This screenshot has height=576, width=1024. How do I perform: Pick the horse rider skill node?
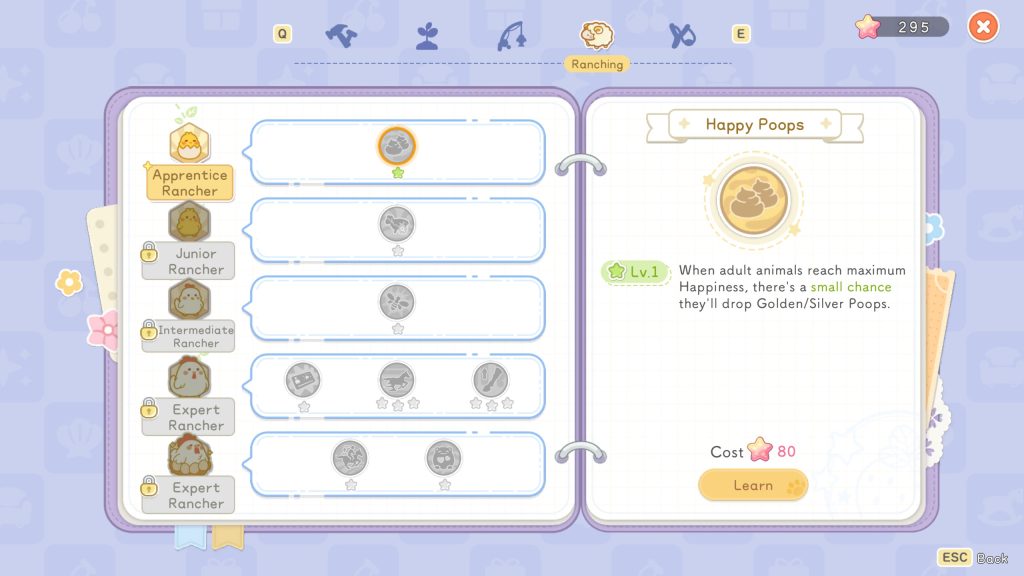[350, 458]
